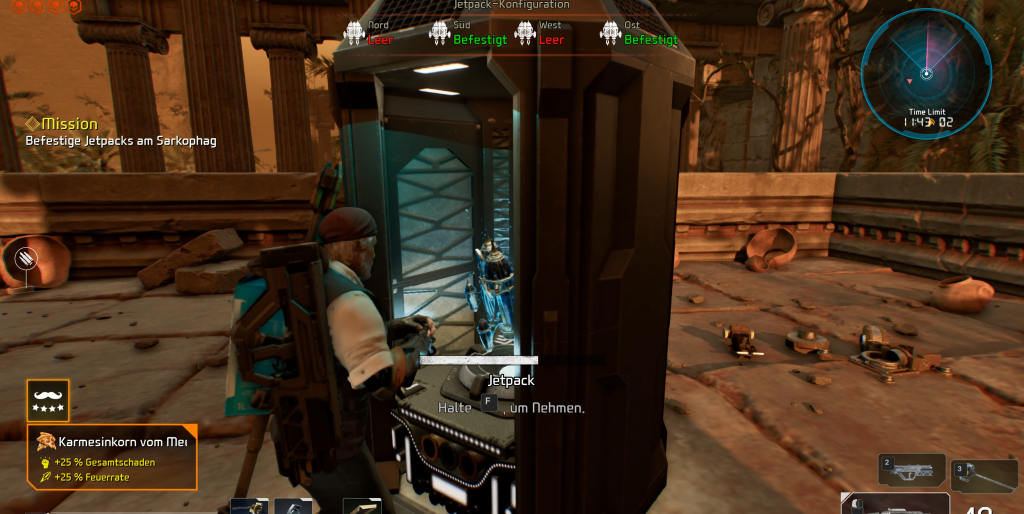Select the West jetpack slot marked Leer
Screen dimensions: 1024x514
538,33
